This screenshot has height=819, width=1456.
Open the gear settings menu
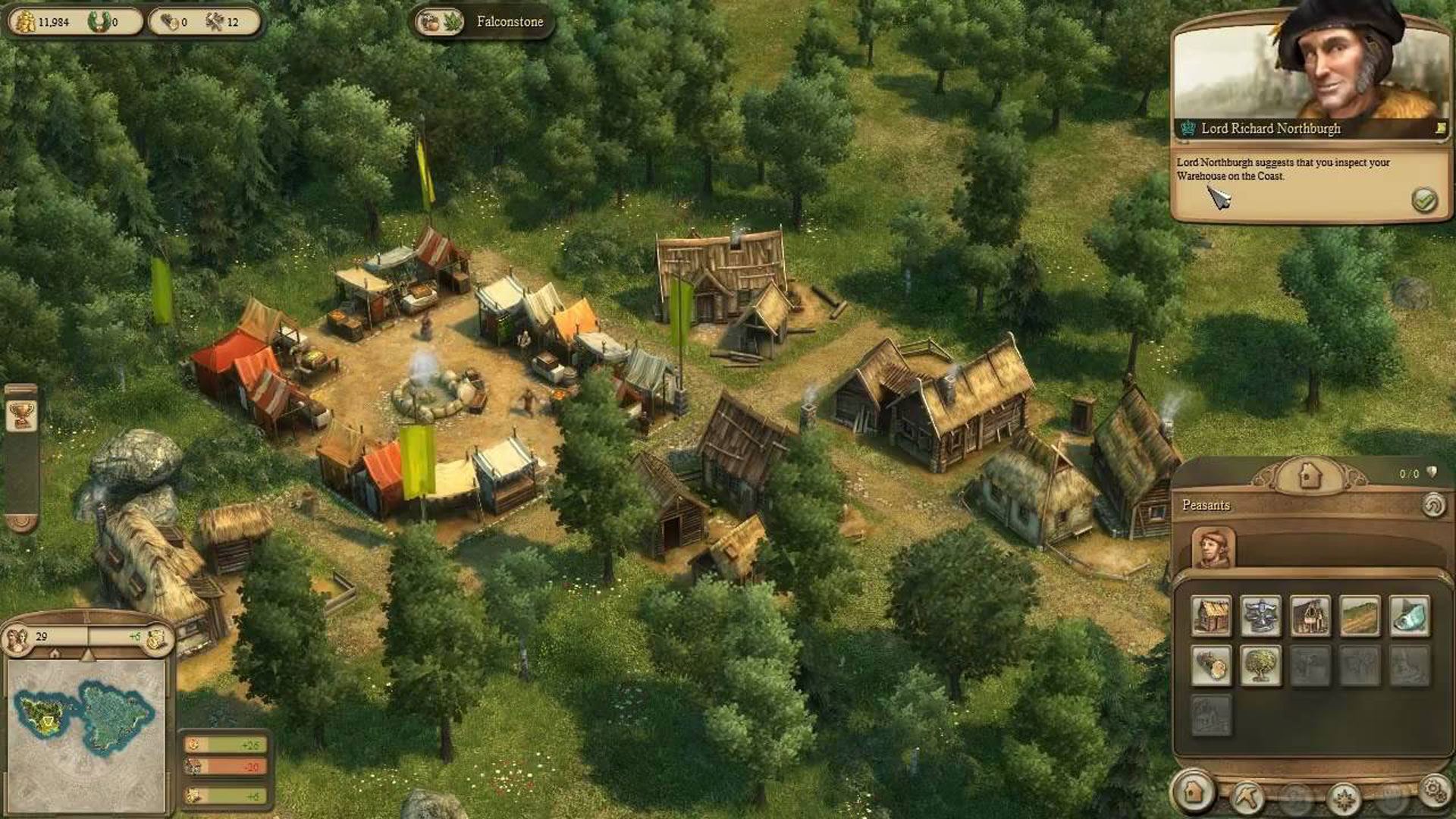pos(1433,790)
